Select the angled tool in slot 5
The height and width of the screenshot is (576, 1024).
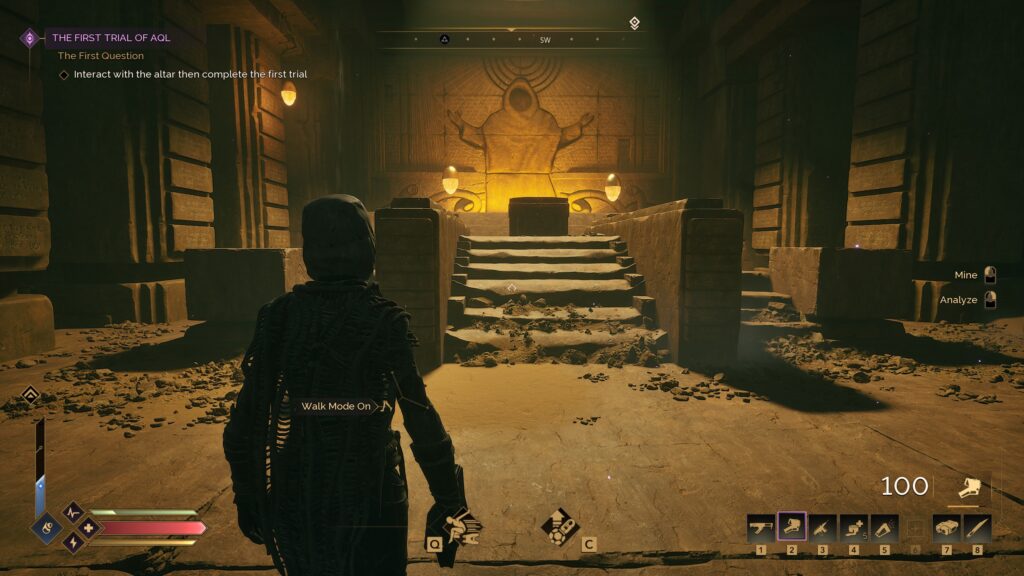[x=885, y=527]
